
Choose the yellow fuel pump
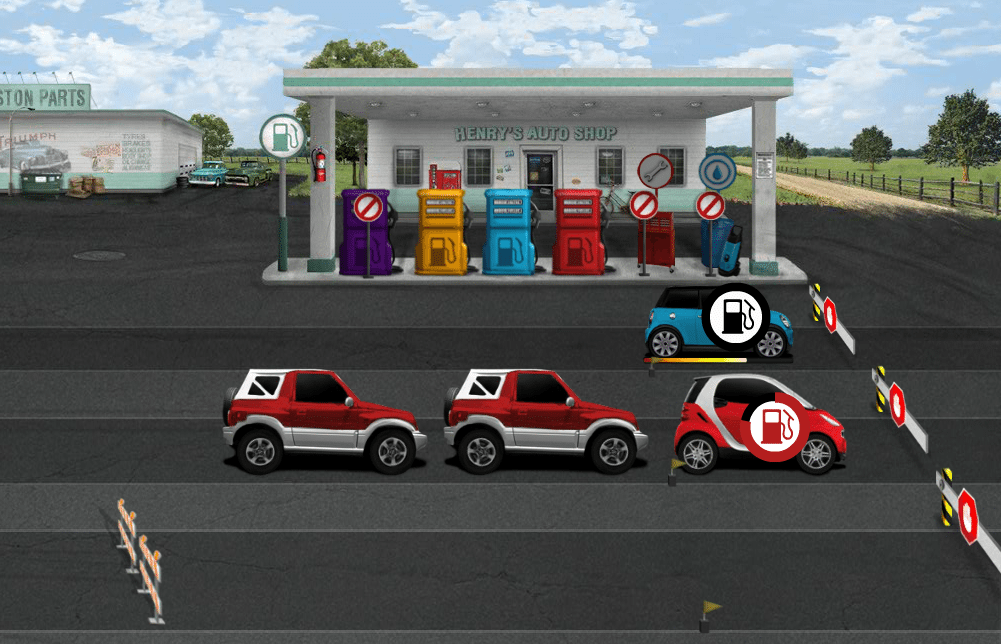pos(442,232)
